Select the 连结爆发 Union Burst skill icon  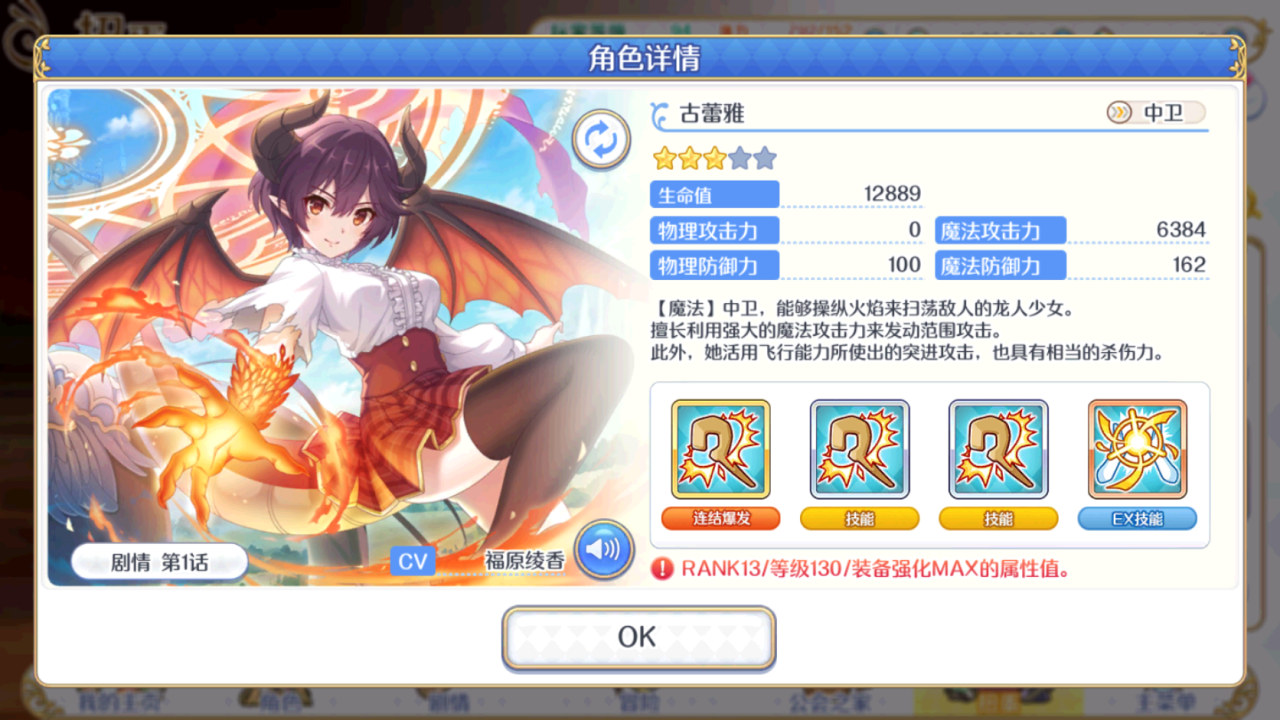tap(719, 449)
